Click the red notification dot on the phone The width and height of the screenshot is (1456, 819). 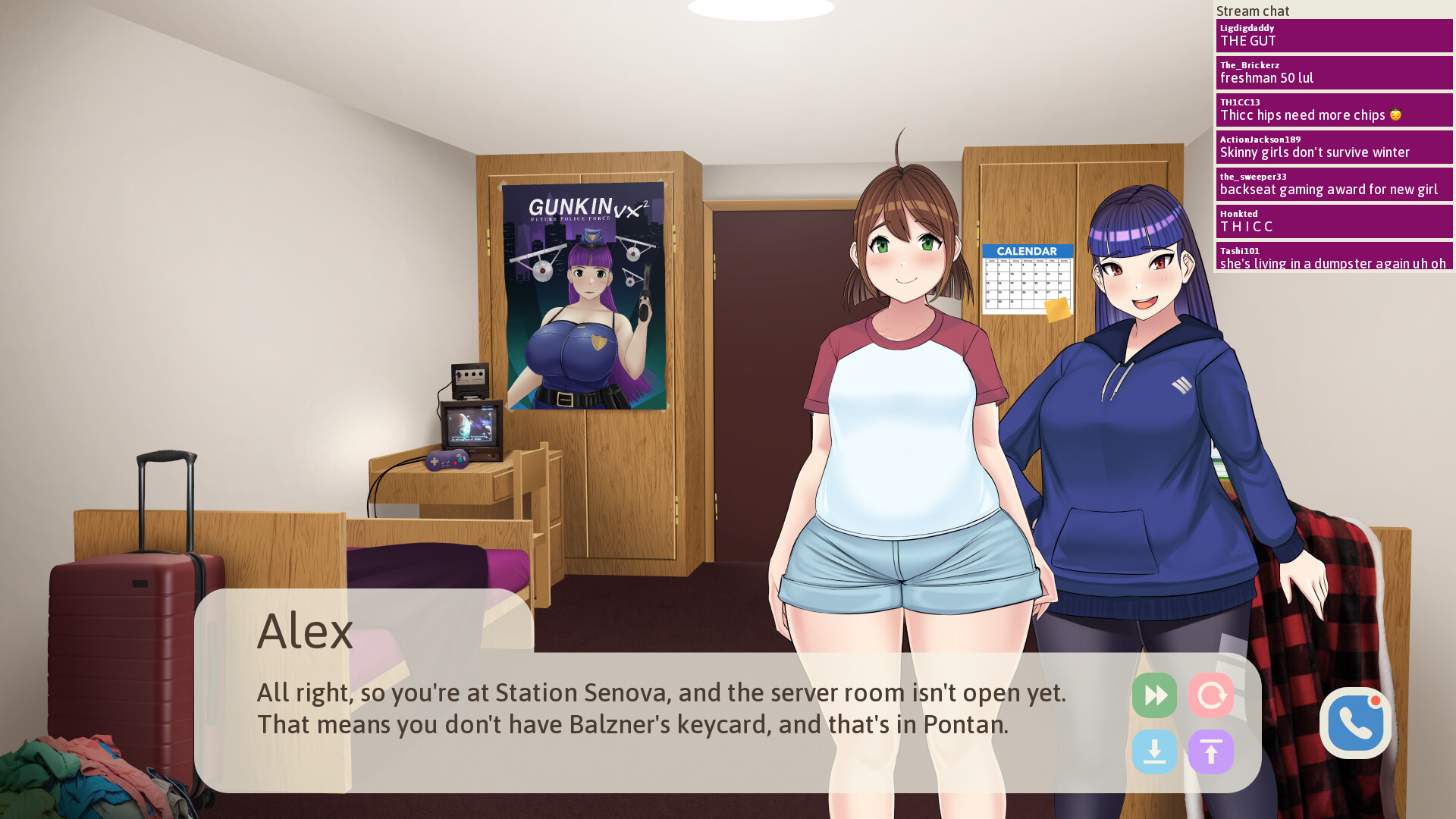coord(1377,701)
